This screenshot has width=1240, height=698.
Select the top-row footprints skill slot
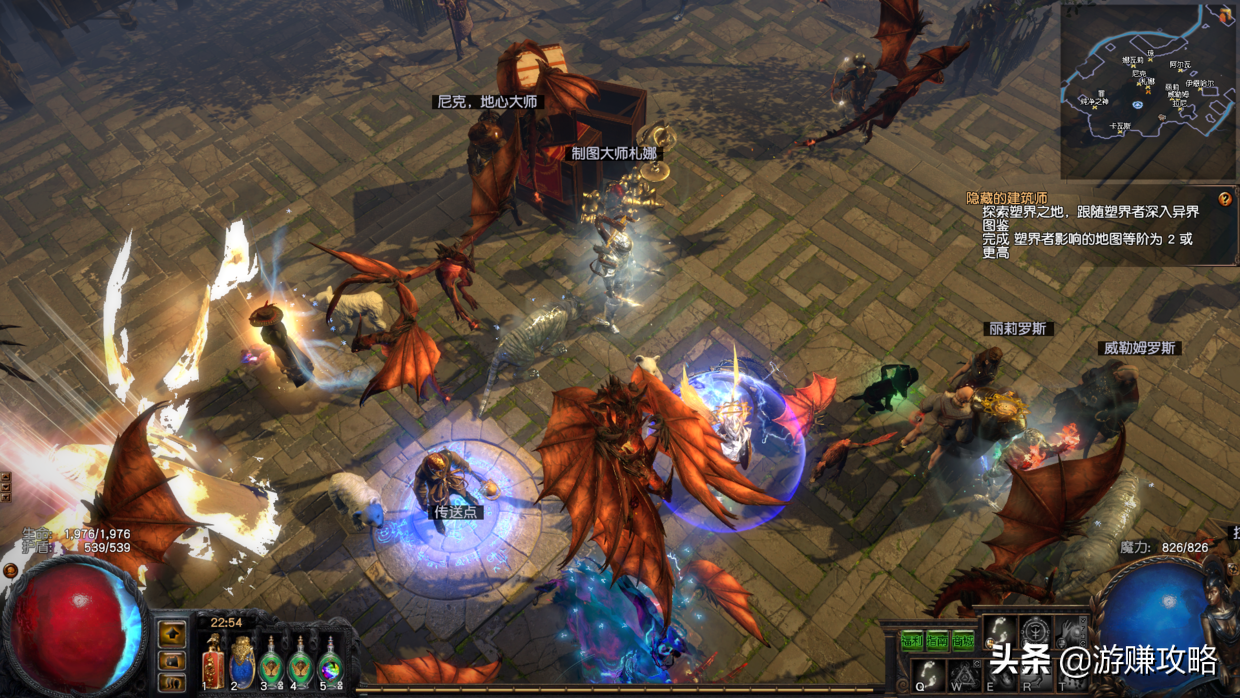pos(999,633)
